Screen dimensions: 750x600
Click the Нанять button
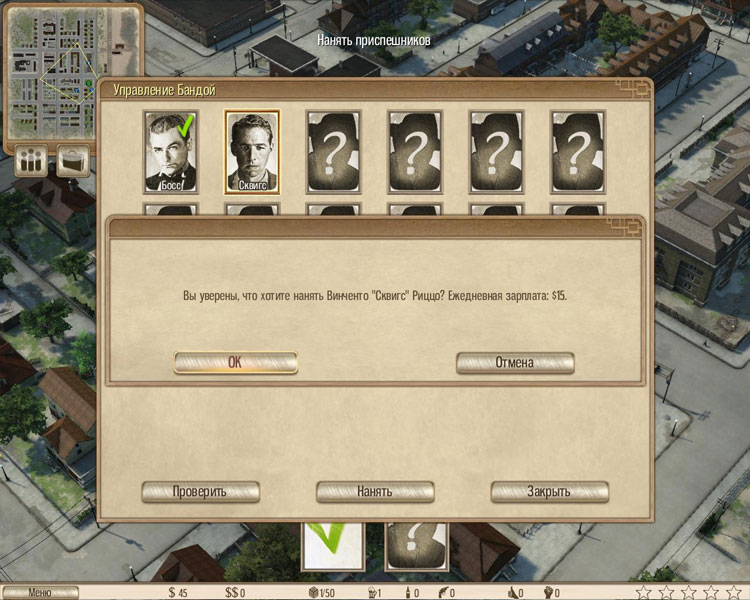click(375, 492)
